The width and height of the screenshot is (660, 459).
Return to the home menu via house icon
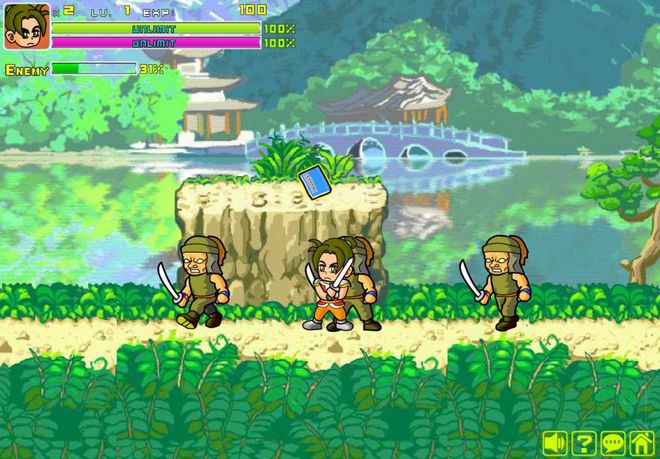(x=642, y=442)
